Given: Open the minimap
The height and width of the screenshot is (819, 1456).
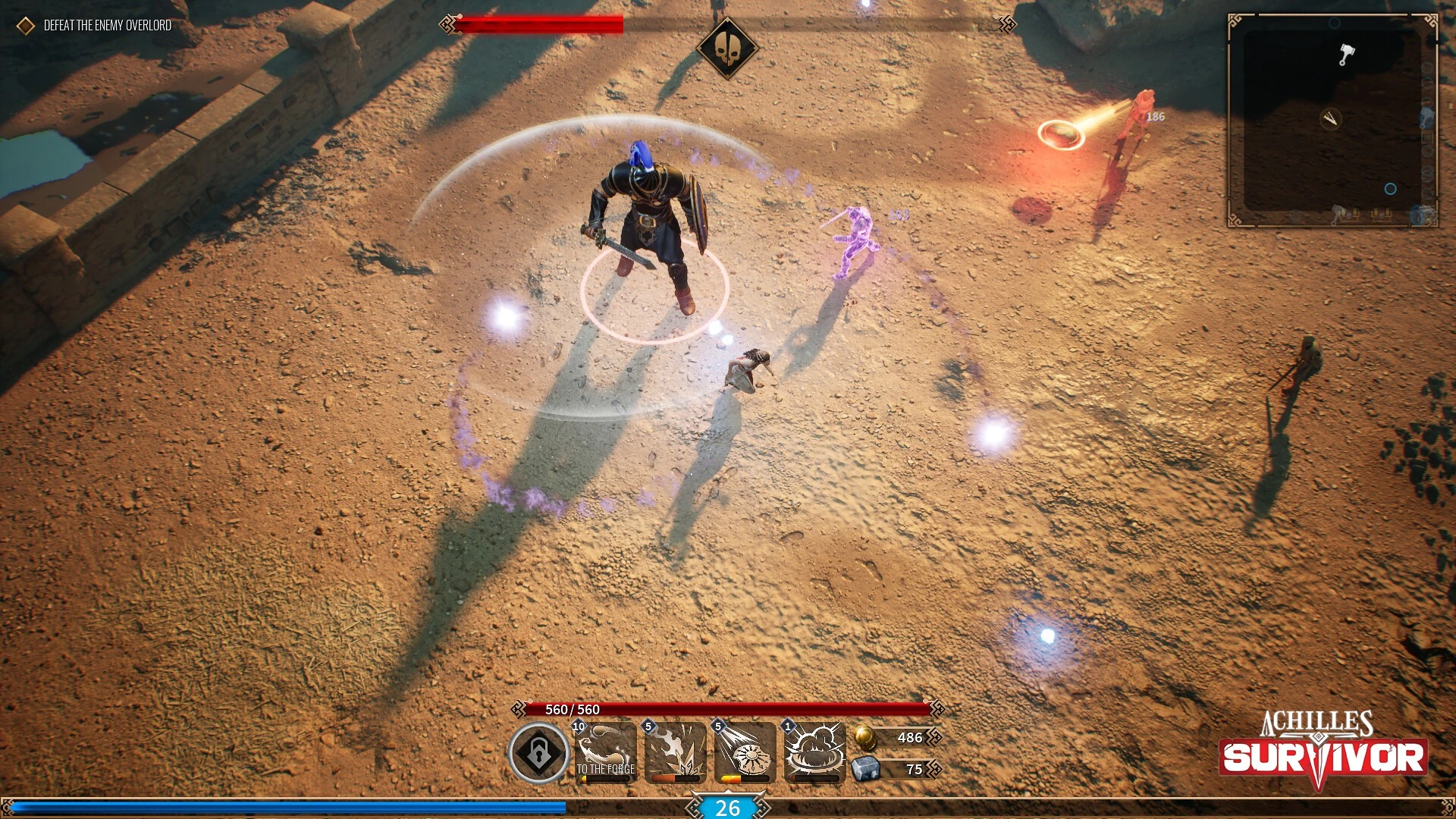Looking at the screenshot, I should click(x=1332, y=121).
